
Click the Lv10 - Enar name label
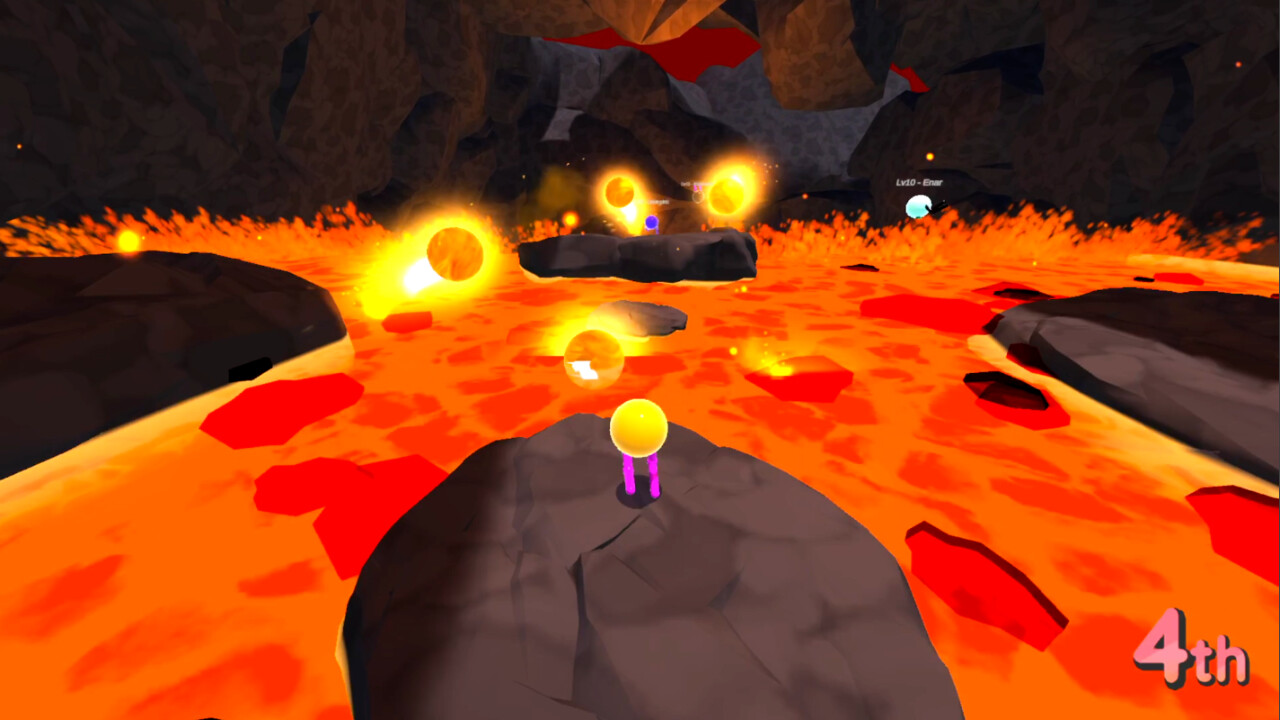918,184
